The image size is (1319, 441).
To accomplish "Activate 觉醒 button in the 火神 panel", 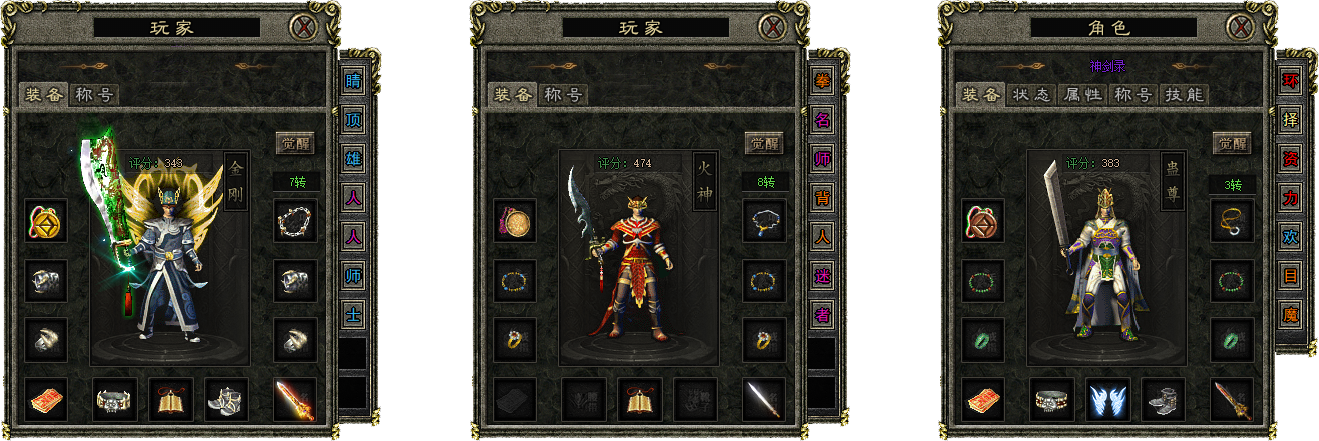I will tap(763, 143).
